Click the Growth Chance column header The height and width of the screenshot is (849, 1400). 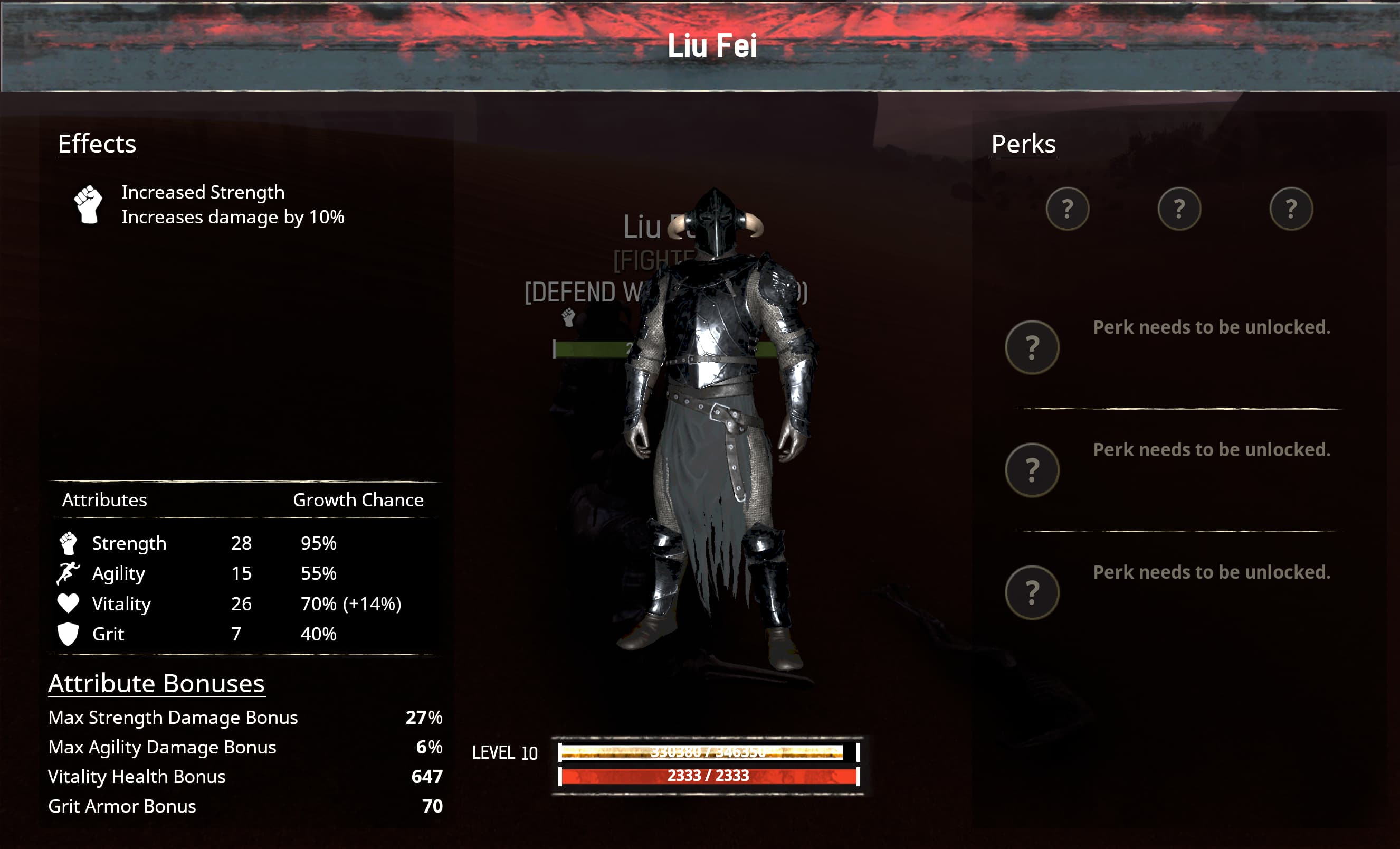click(357, 500)
